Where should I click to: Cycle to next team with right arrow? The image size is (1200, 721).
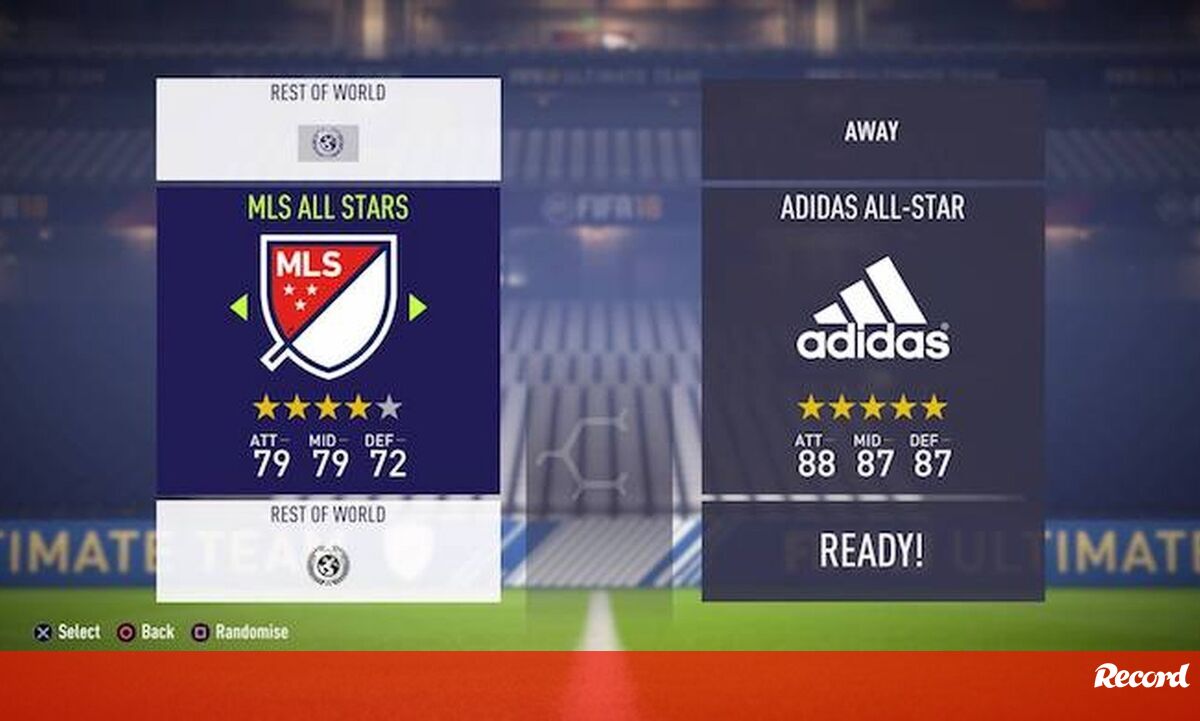coord(418,308)
